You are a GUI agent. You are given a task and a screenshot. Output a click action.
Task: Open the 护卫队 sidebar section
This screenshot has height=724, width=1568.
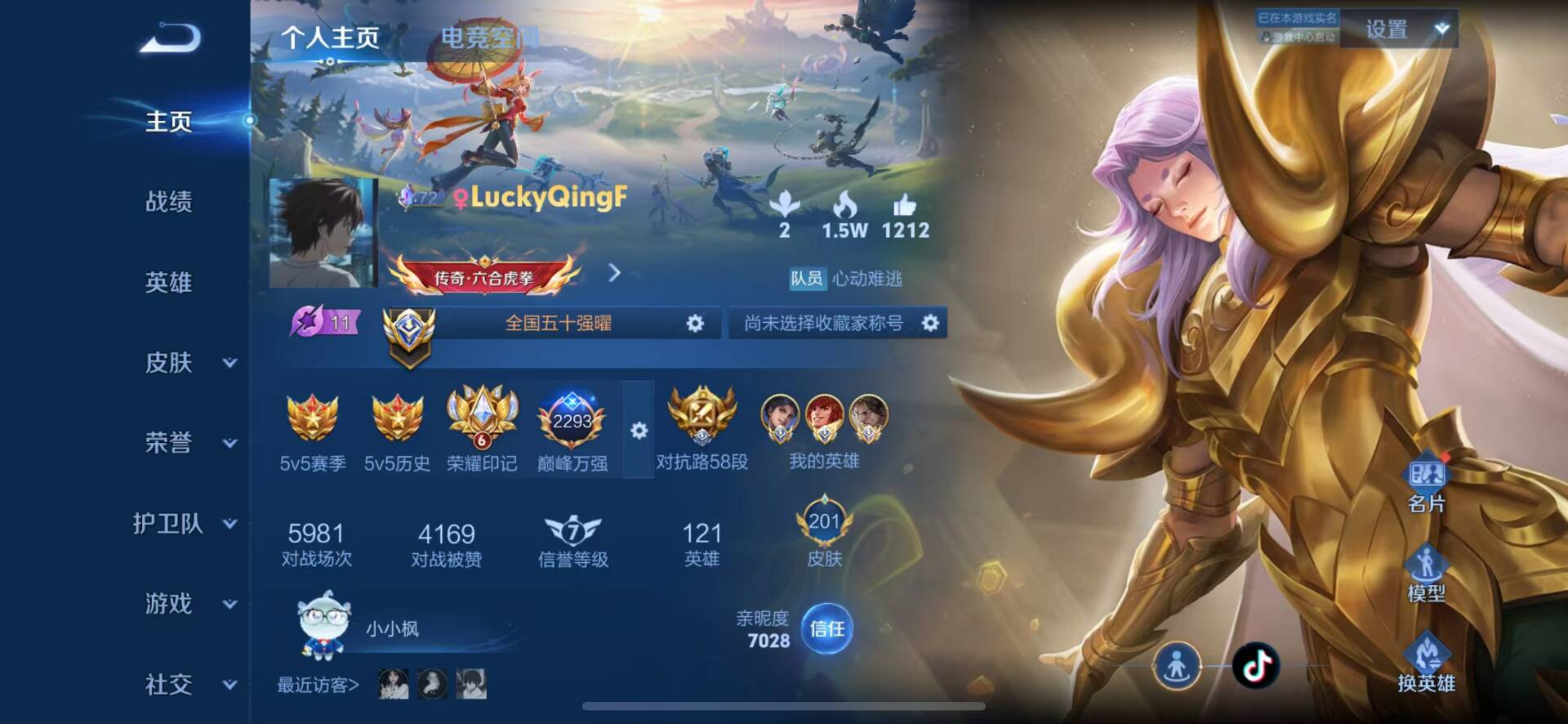tap(184, 524)
